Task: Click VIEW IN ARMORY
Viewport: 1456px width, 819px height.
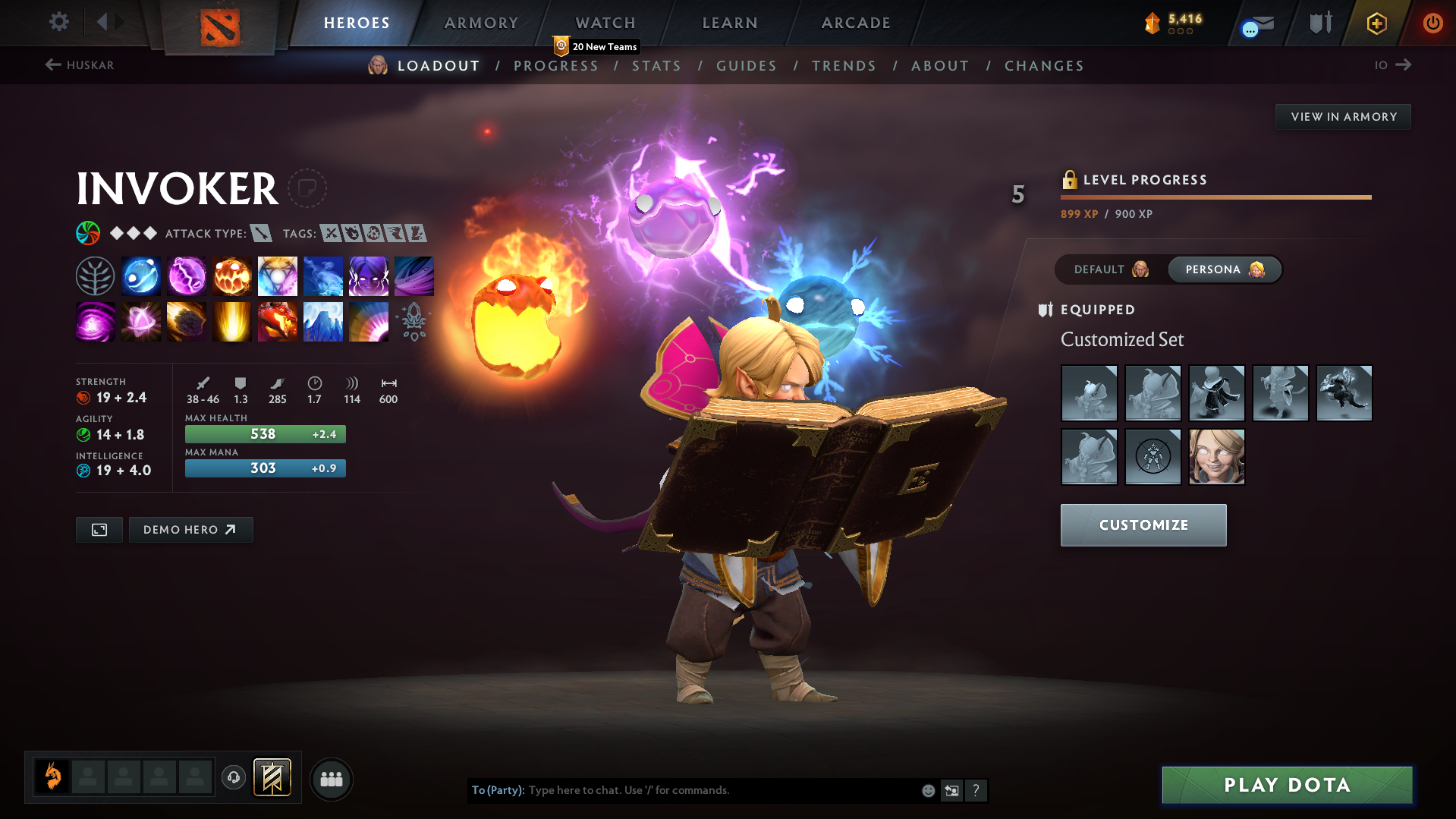Action: point(1342,116)
